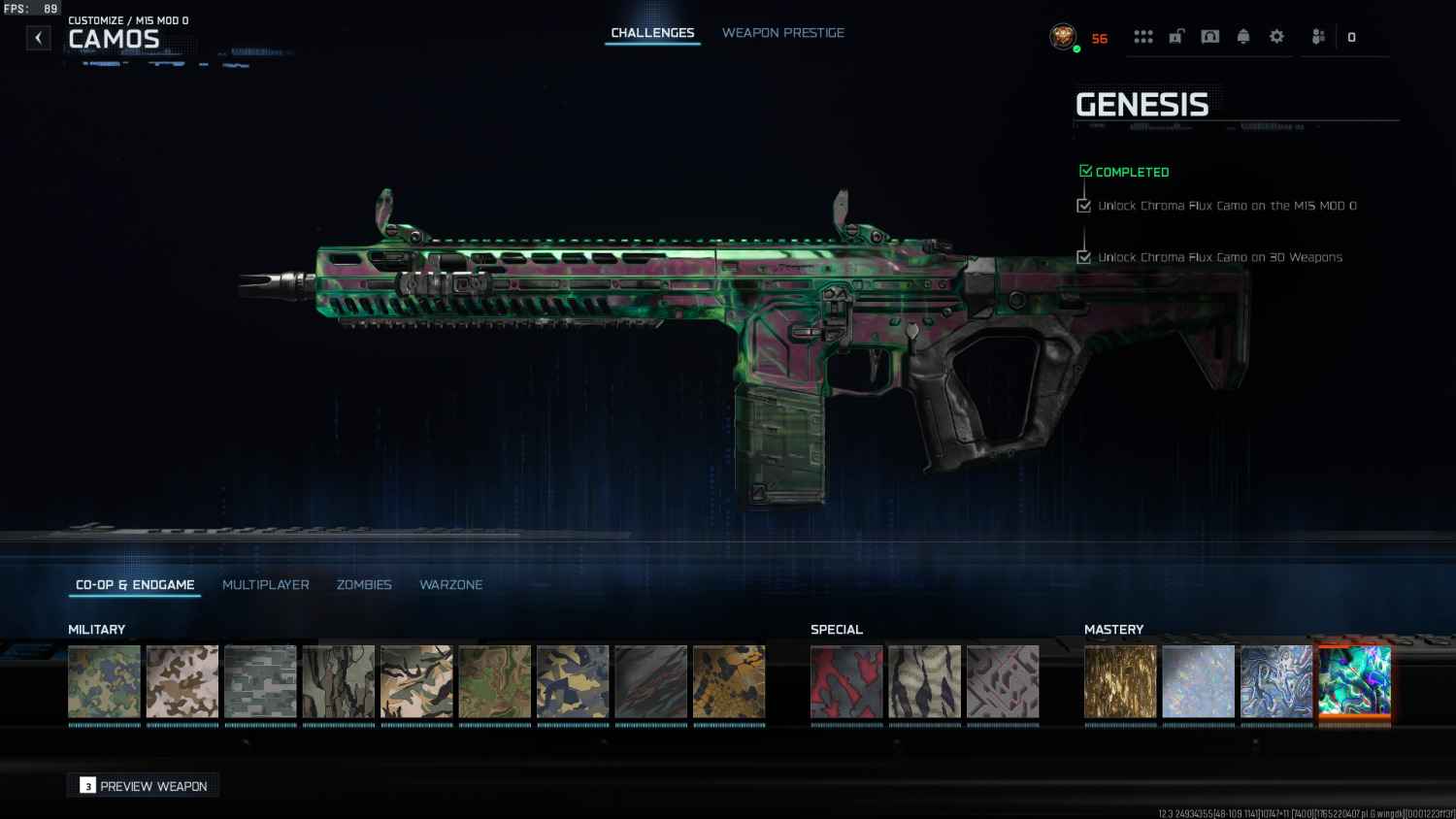Pick the orange and black Military camo
Image resolution: width=1456 pixels, height=819 pixels.
tap(729, 681)
